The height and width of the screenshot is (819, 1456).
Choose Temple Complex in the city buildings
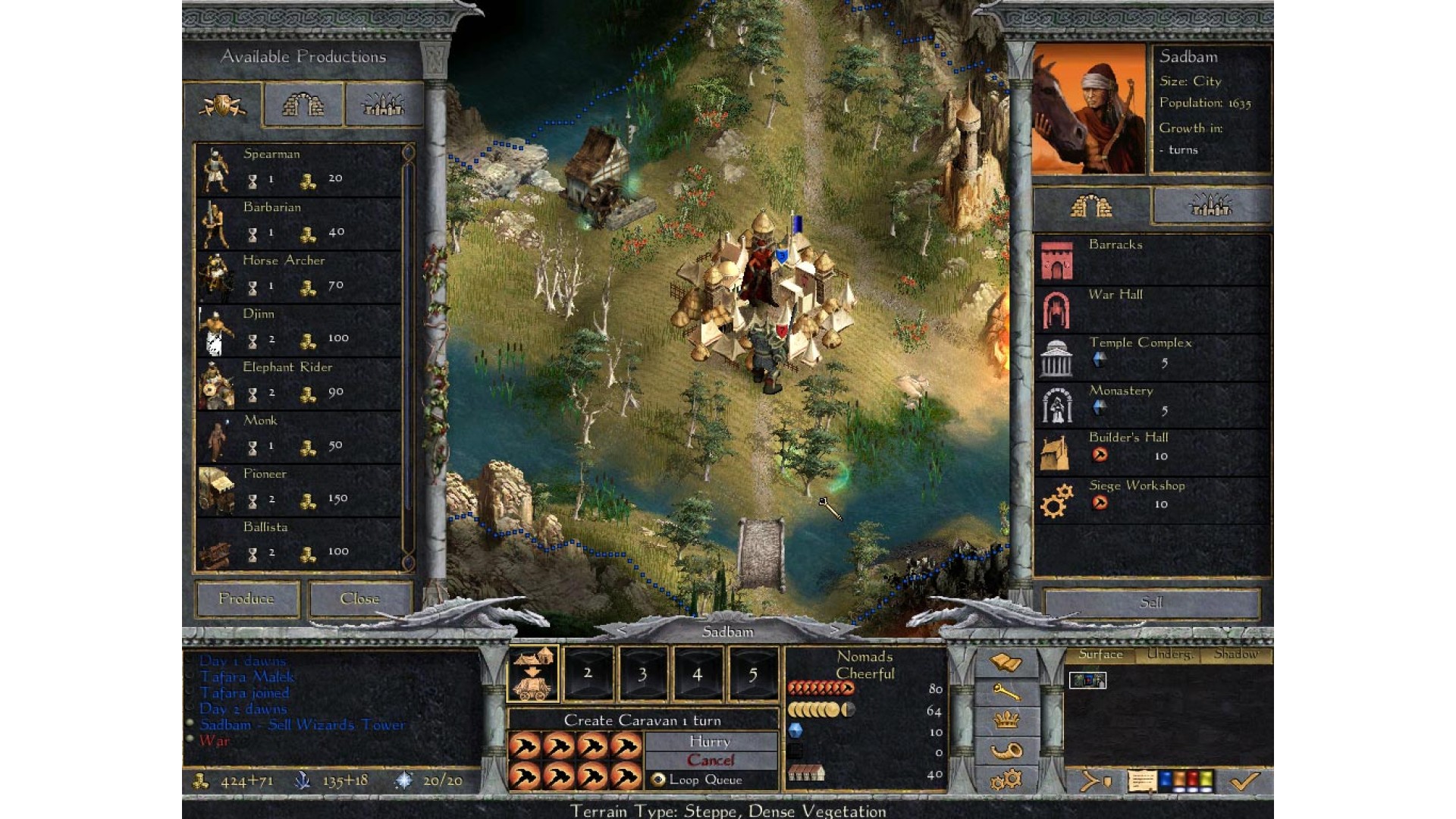(1151, 356)
